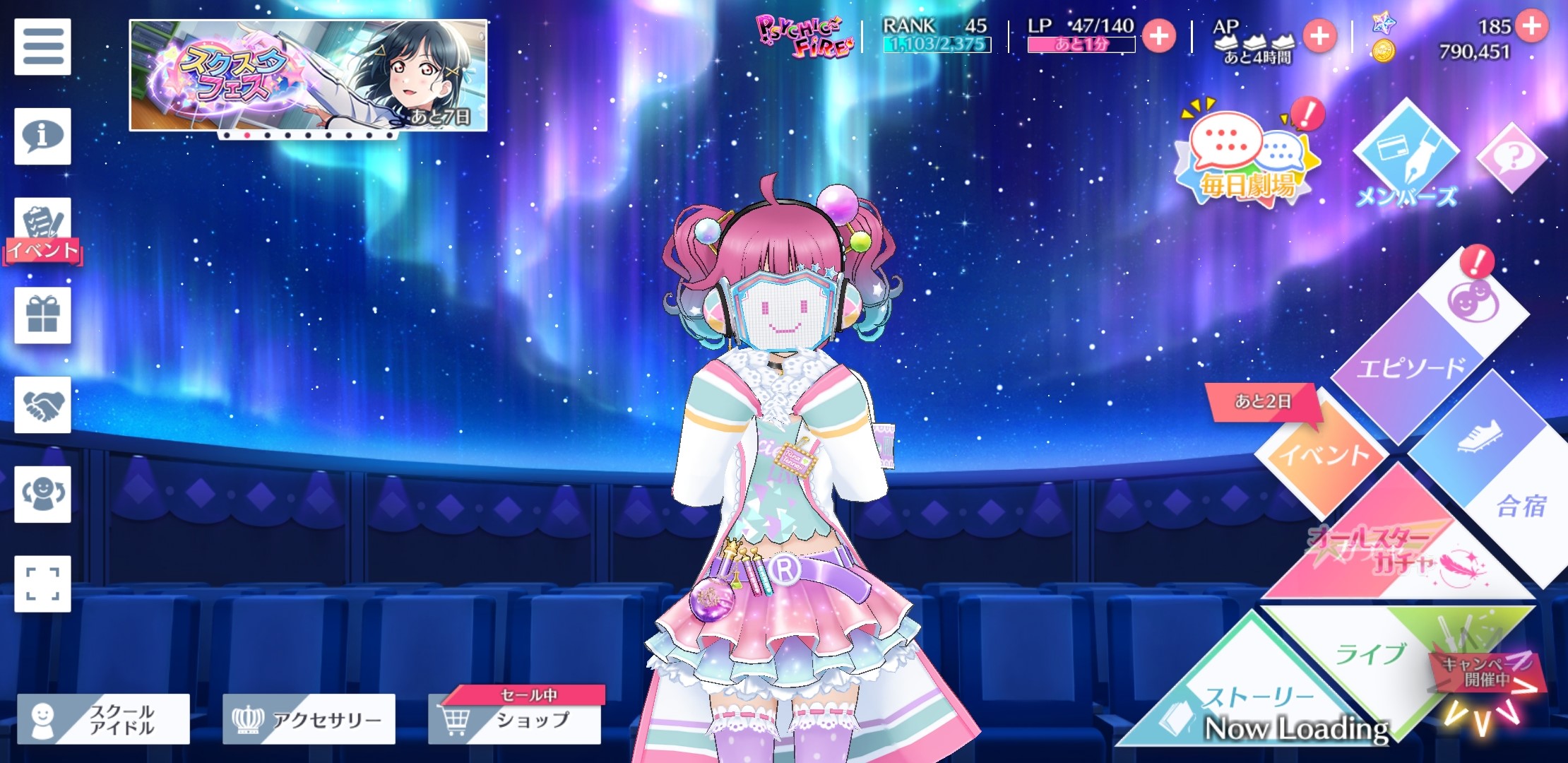Open the help question mark diamond
This screenshot has width=1568, height=763.
coord(1511,157)
